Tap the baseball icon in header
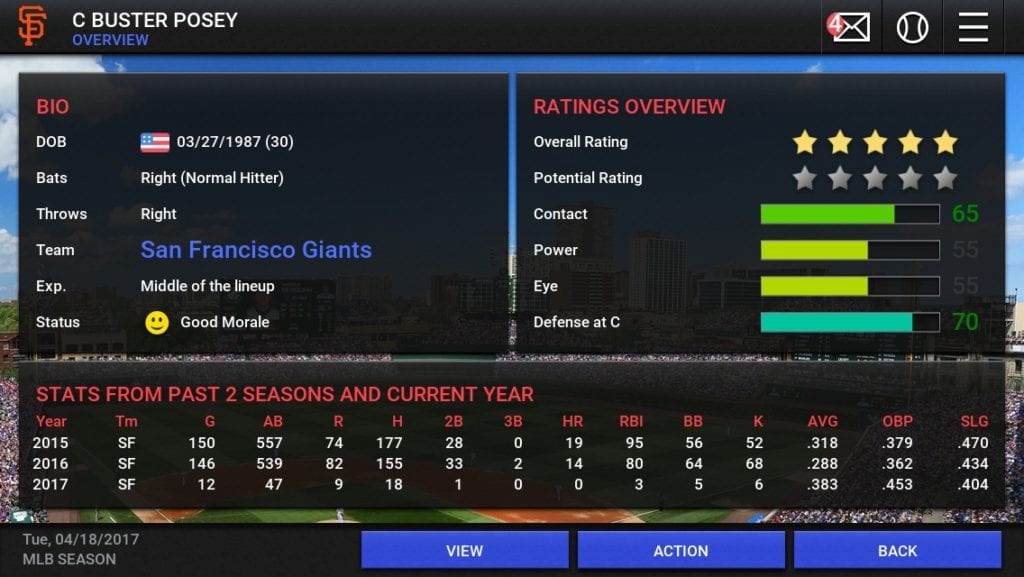The height and width of the screenshot is (577, 1024). (x=912, y=27)
